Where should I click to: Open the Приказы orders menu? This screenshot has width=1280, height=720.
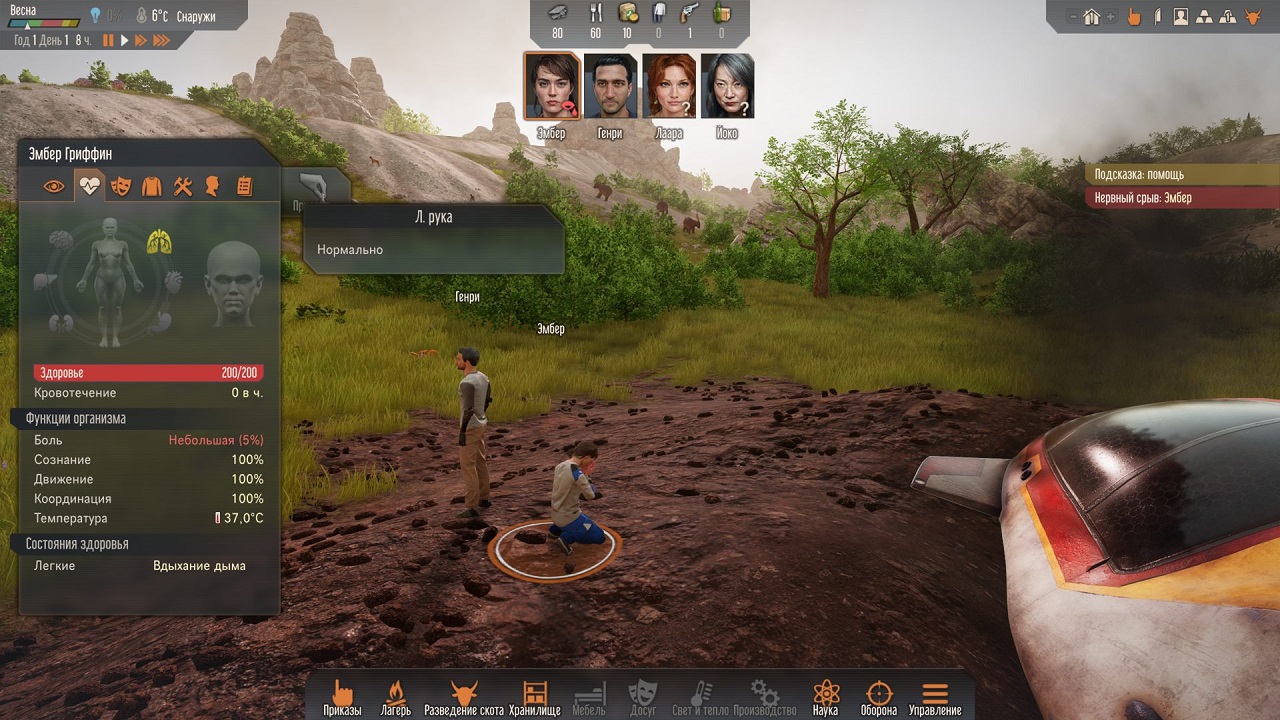tap(342, 697)
